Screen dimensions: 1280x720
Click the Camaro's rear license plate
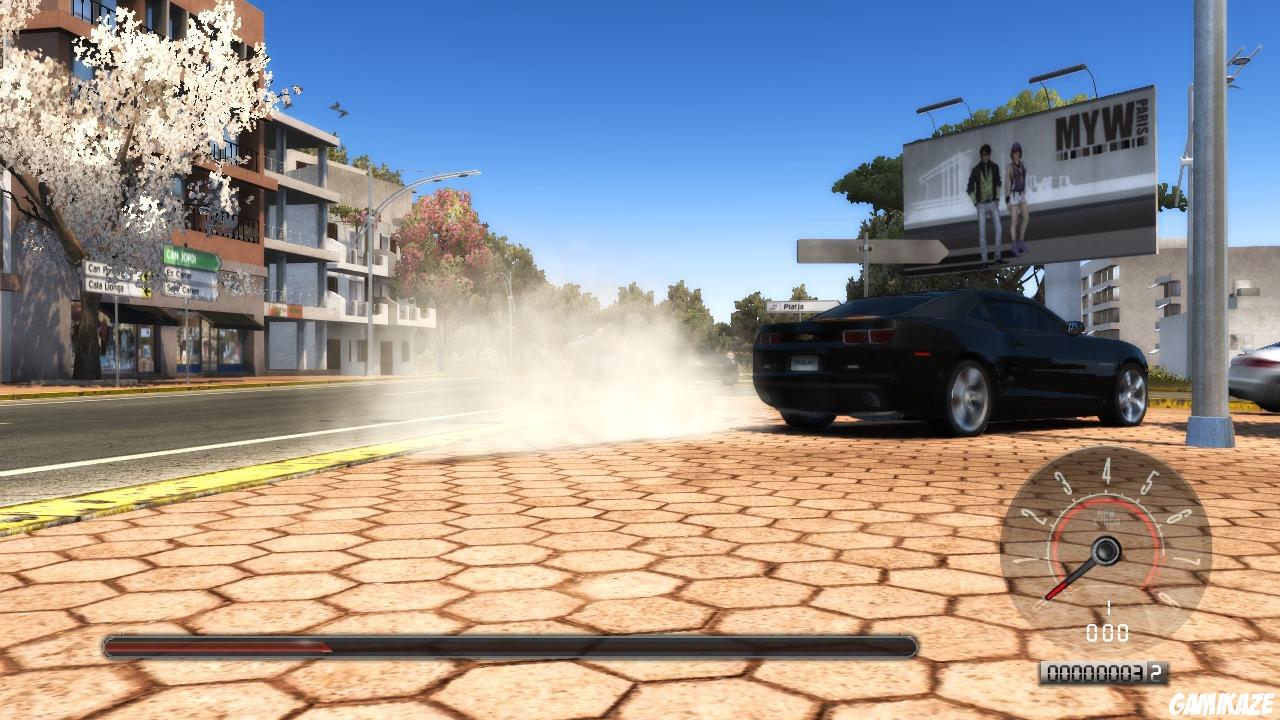coord(804,363)
